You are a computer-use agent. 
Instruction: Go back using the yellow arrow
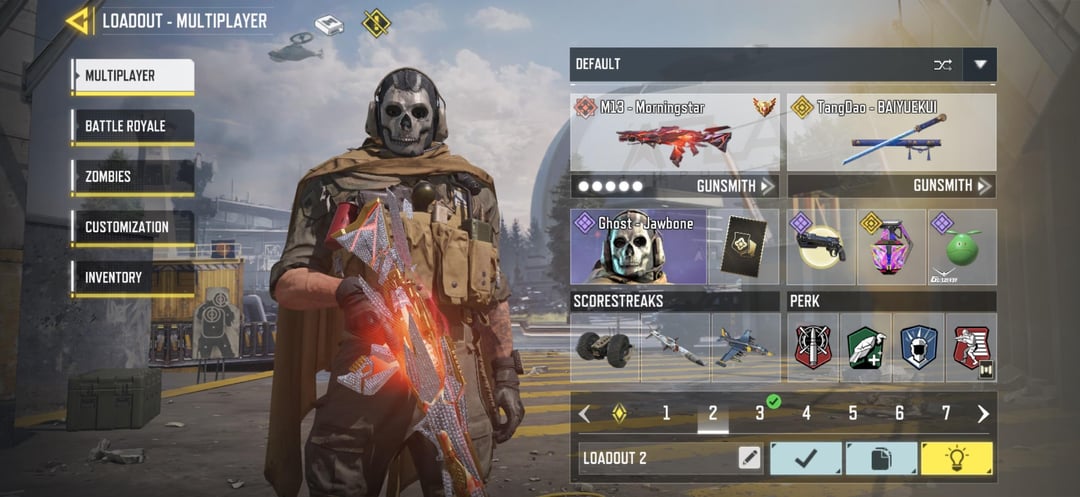[x=78, y=20]
